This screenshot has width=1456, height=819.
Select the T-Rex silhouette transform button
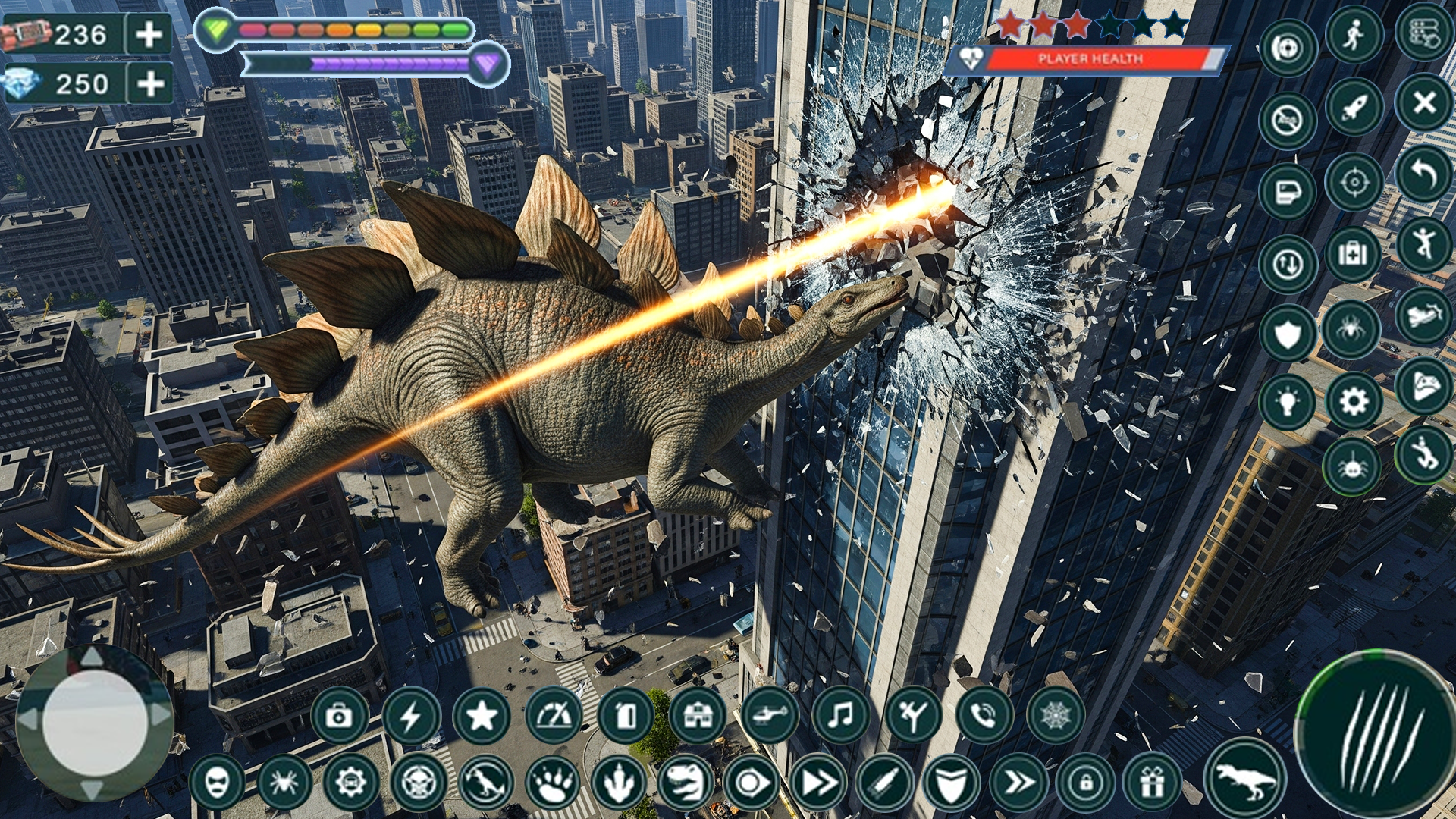point(1245,779)
